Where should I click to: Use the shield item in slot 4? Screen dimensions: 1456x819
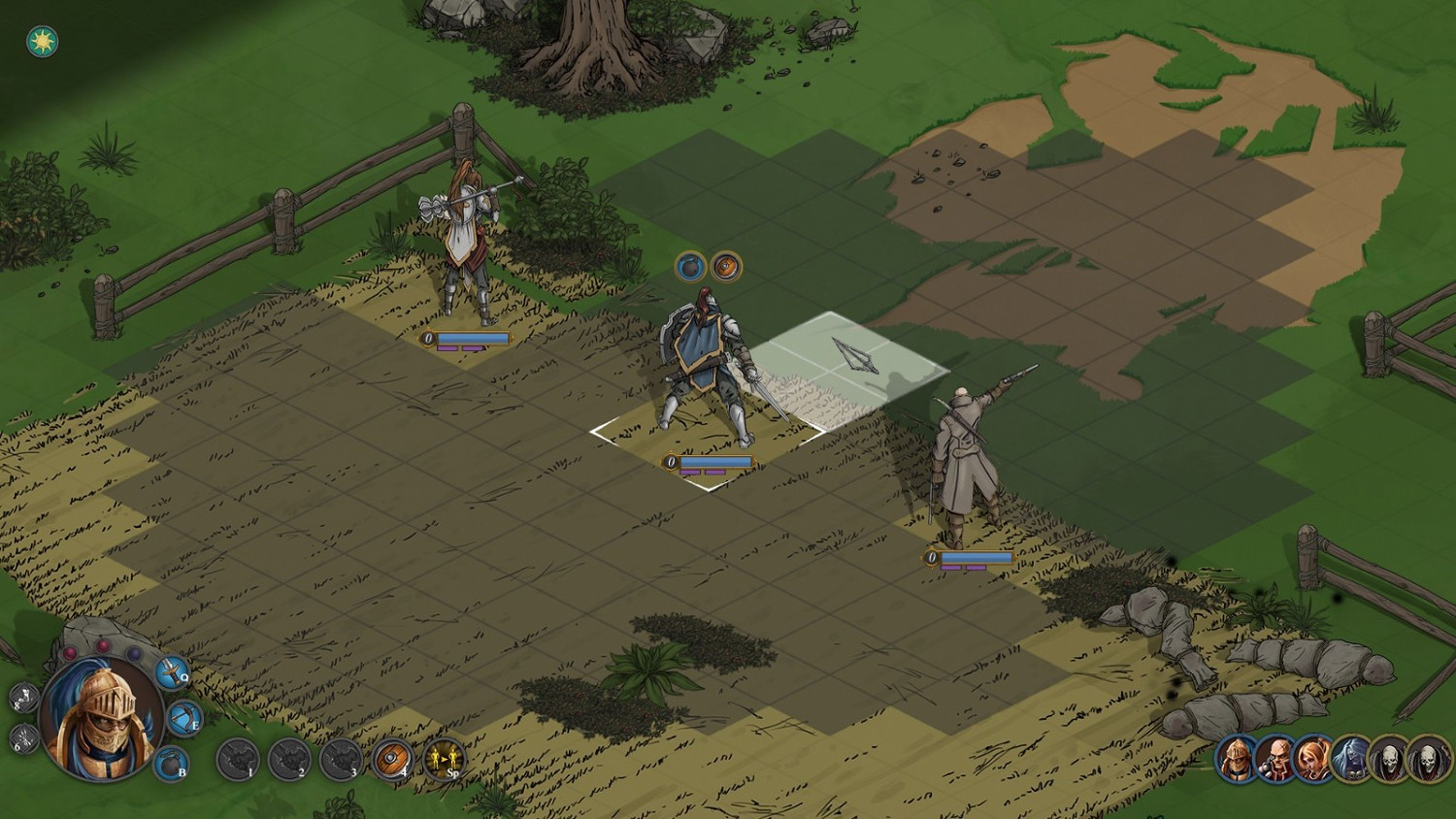391,760
